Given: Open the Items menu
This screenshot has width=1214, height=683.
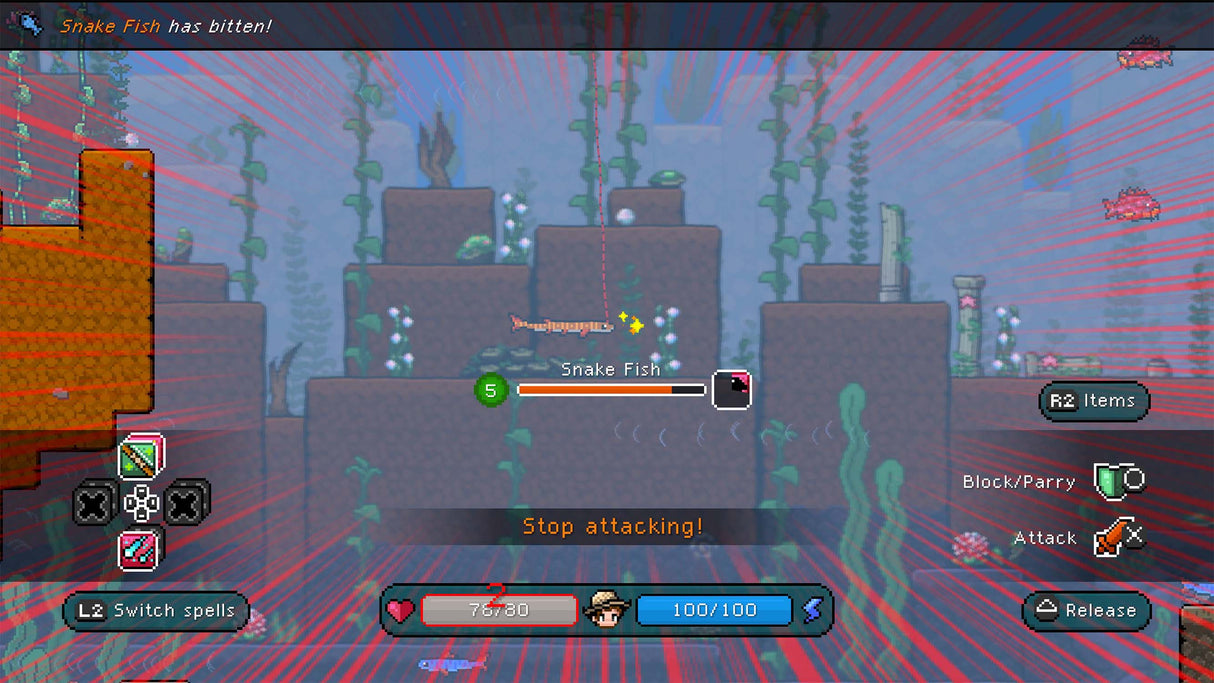Looking at the screenshot, I should [1094, 401].
